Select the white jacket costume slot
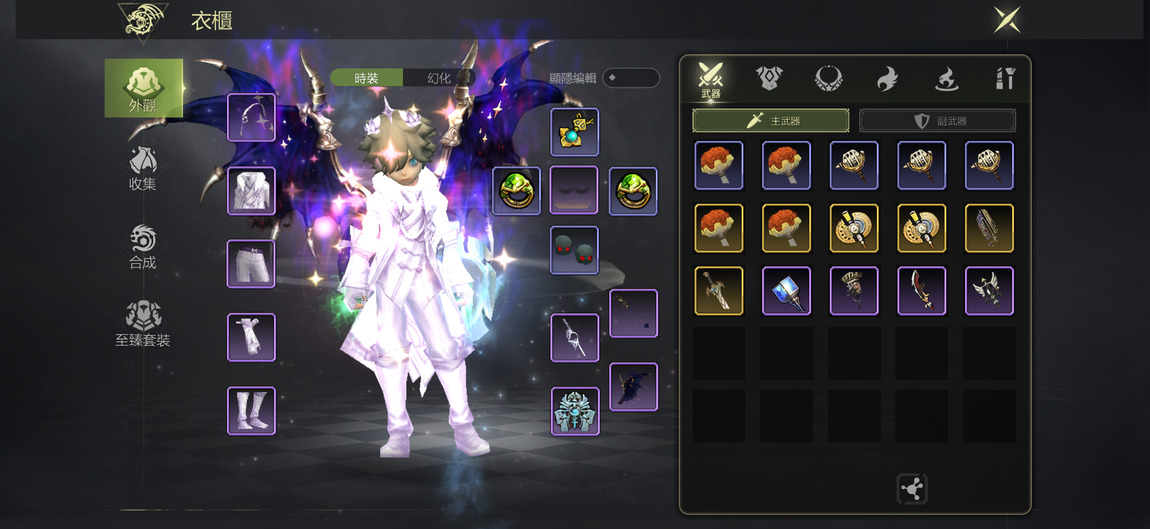Screen dimensions: 1150x529 click(251, 191)
